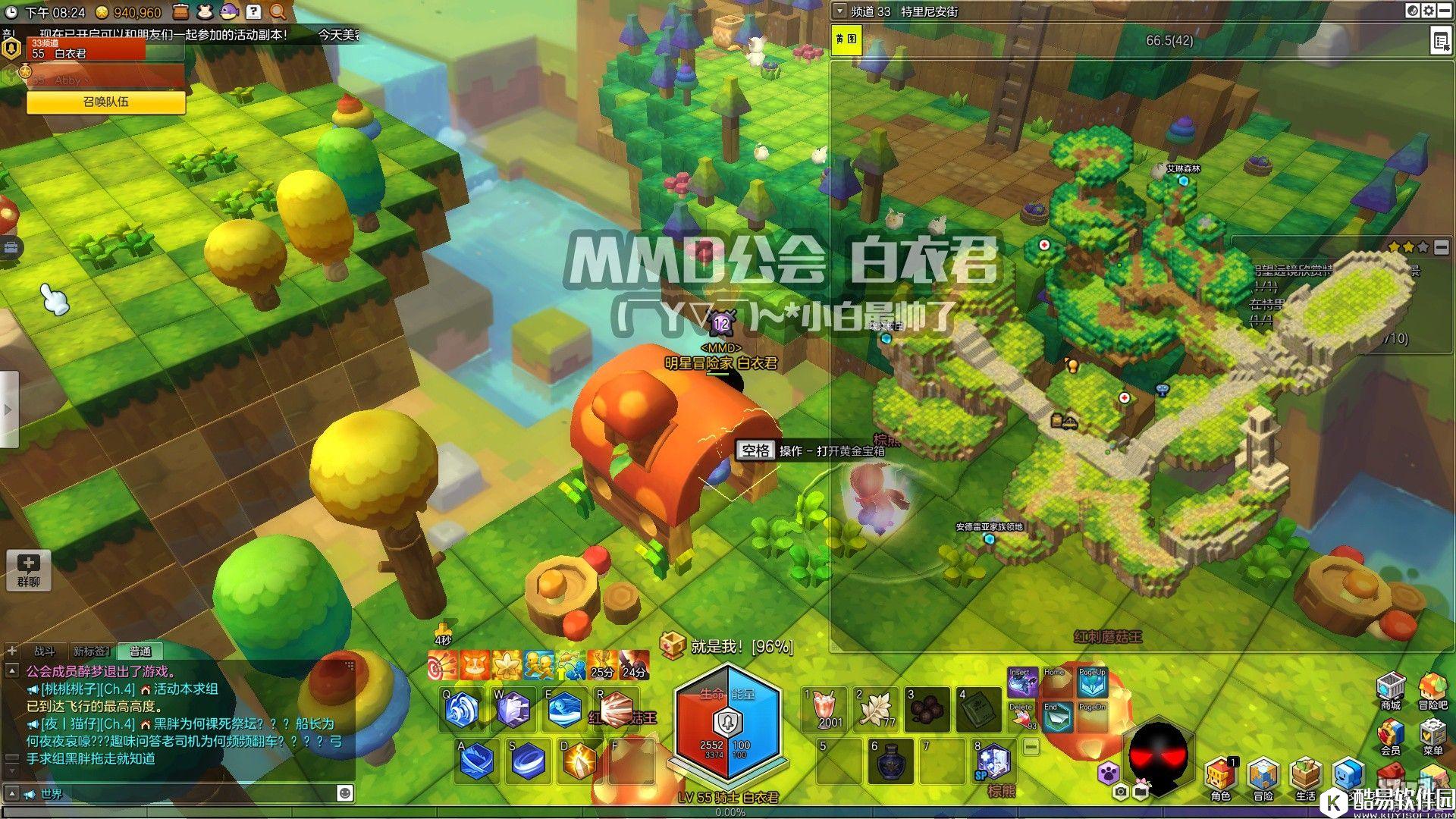Click the chat emoji smiley button
This screenshot has height=819, width=1456.
click(x=345, y=793)
